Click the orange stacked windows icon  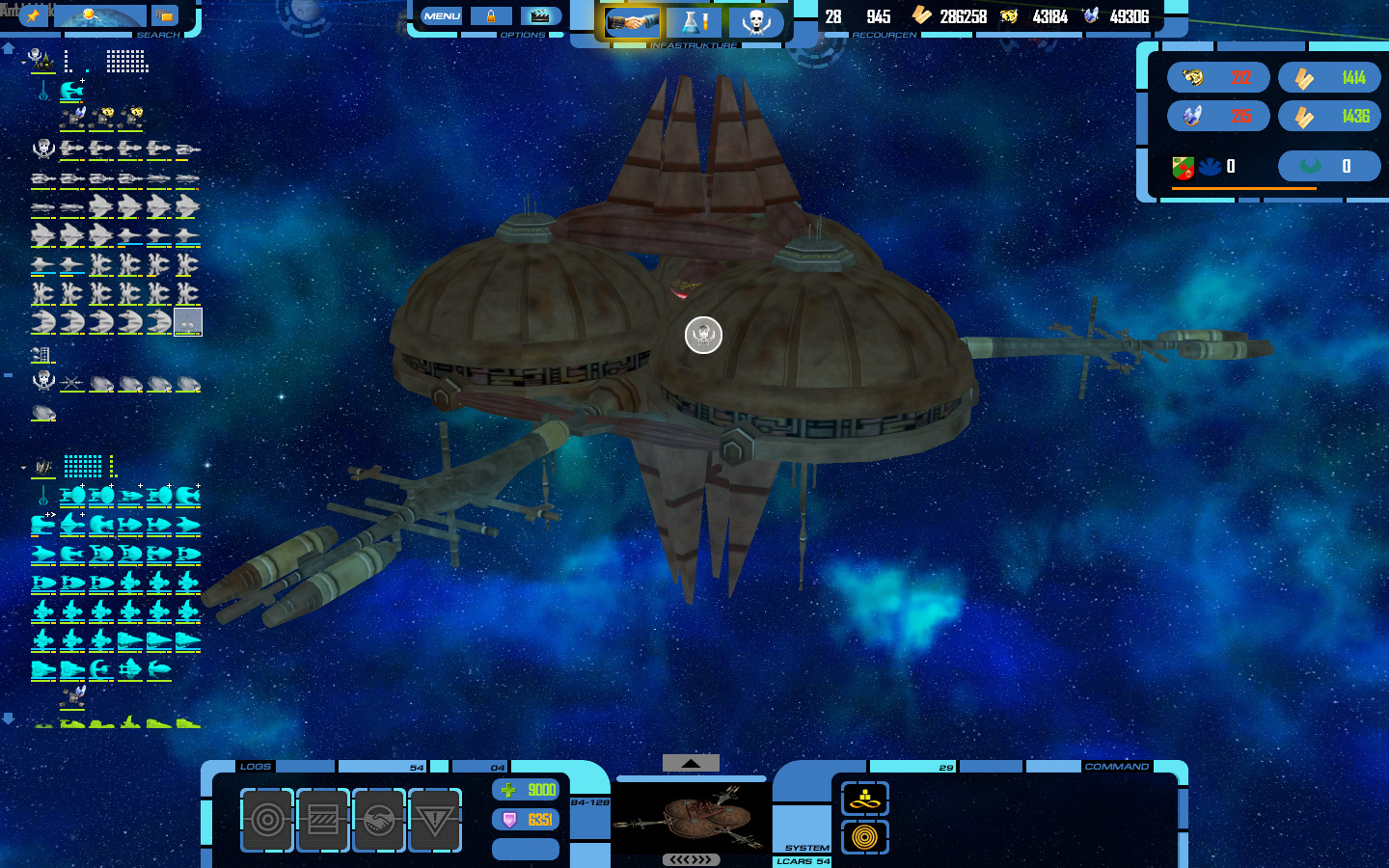pyautogui.click(x=165, y=15)
